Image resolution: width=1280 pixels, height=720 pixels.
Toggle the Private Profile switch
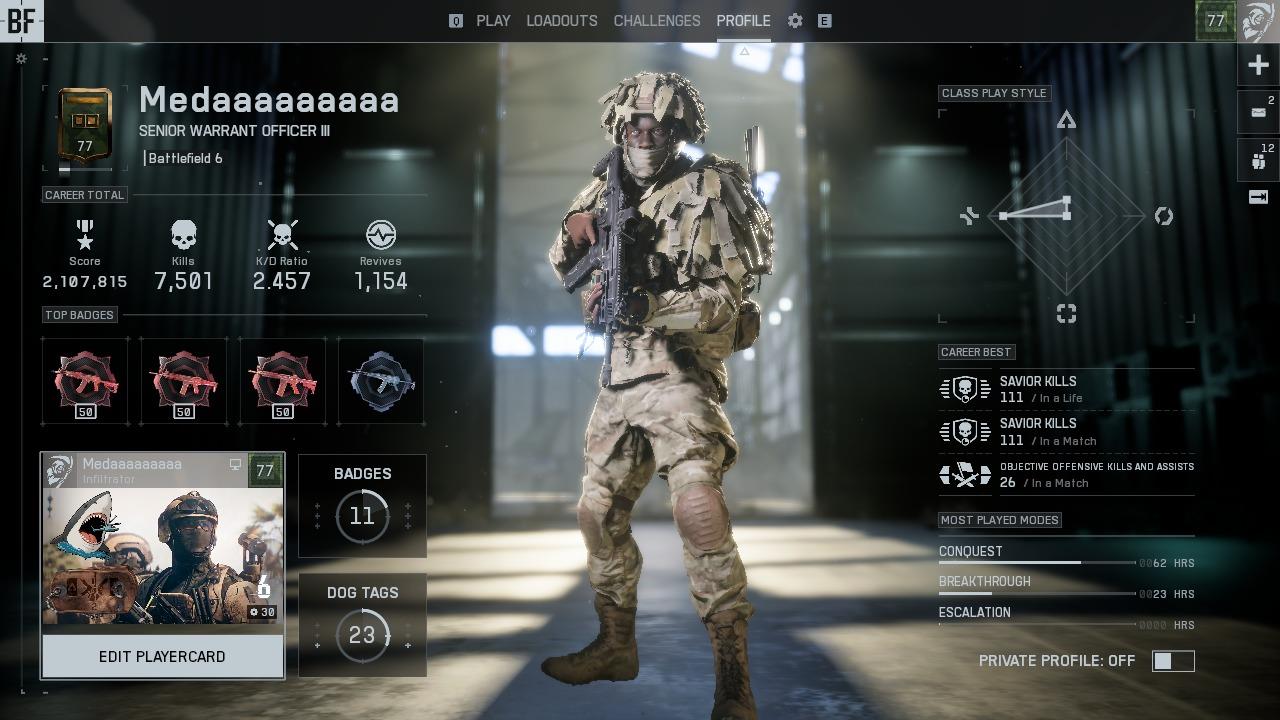pyautogui.click(x=1172, y=661)
